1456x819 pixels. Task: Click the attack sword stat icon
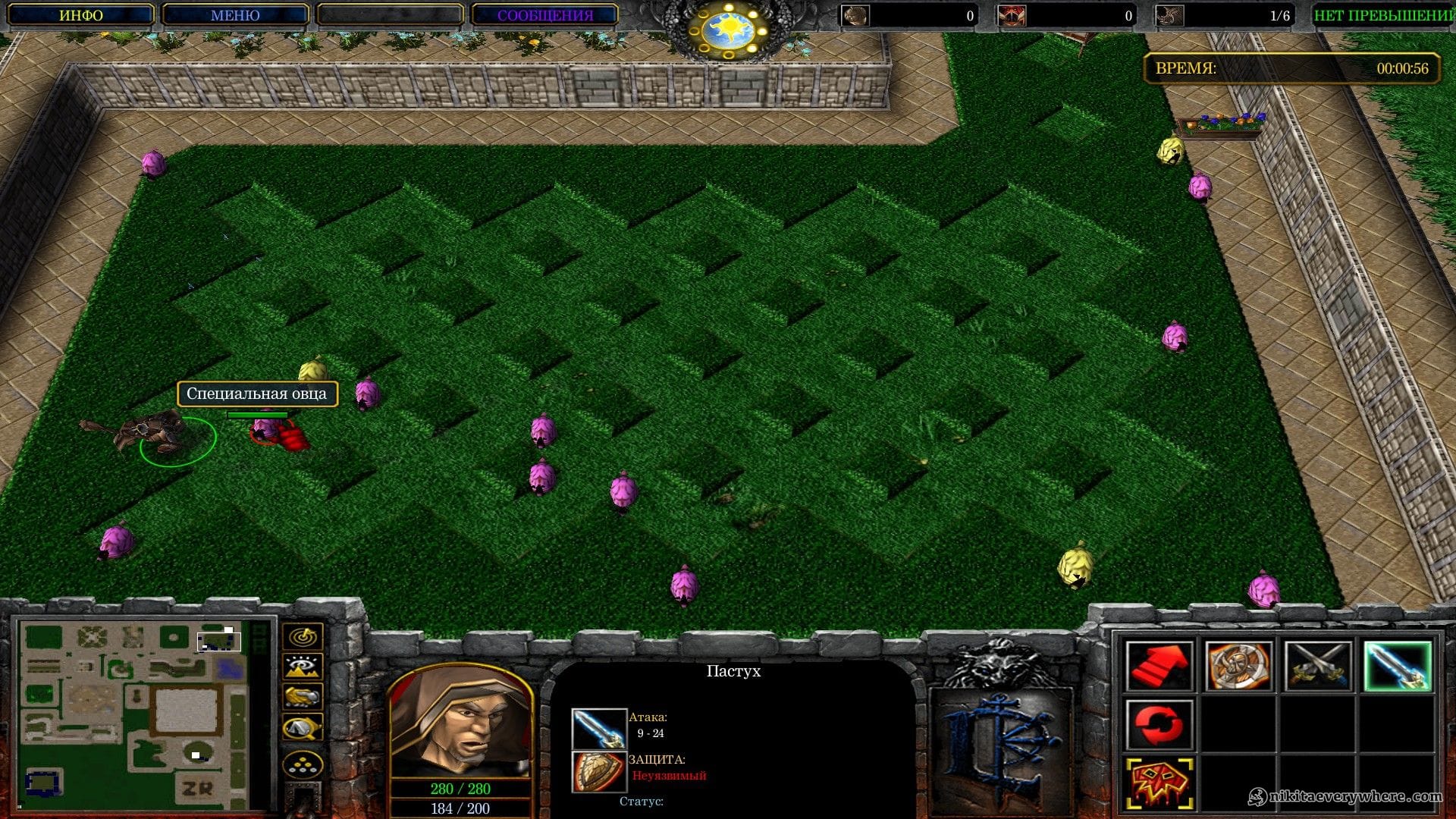[598, 729]
